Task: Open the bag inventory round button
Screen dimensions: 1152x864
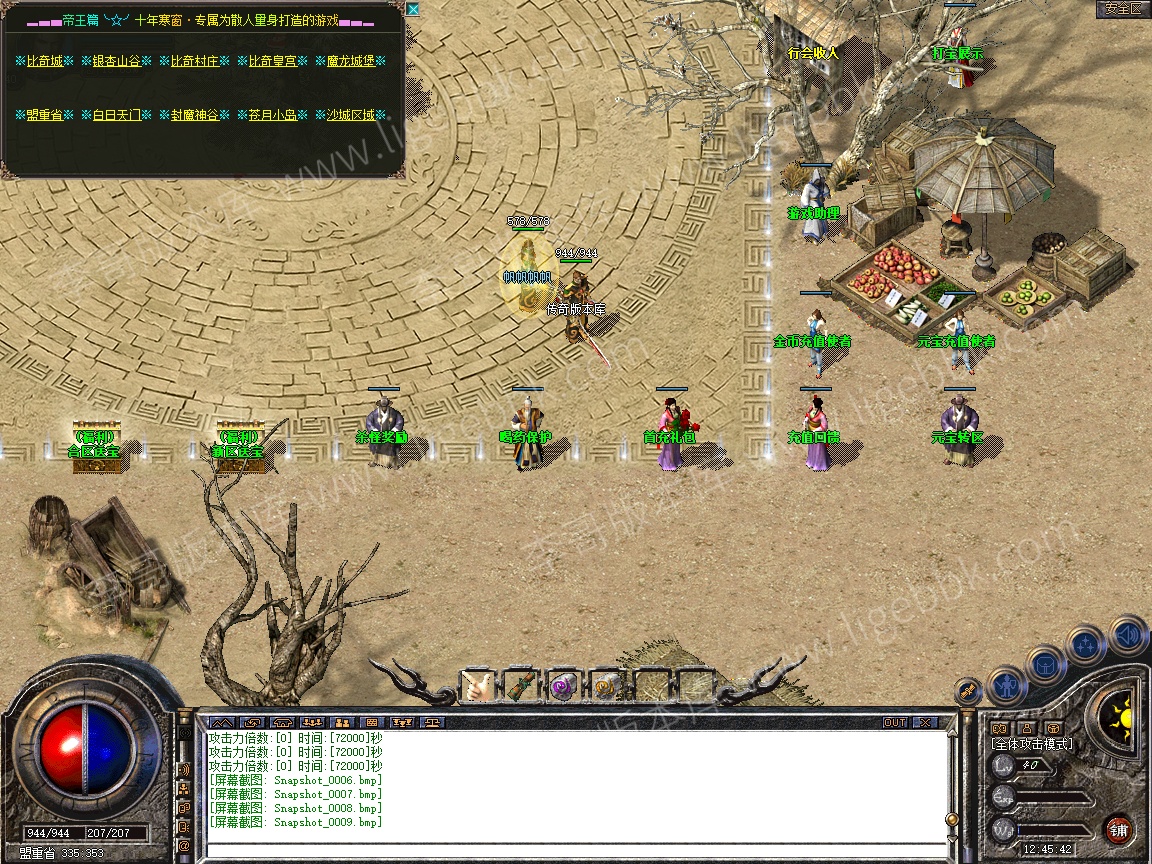Action: coord(1046,664)
